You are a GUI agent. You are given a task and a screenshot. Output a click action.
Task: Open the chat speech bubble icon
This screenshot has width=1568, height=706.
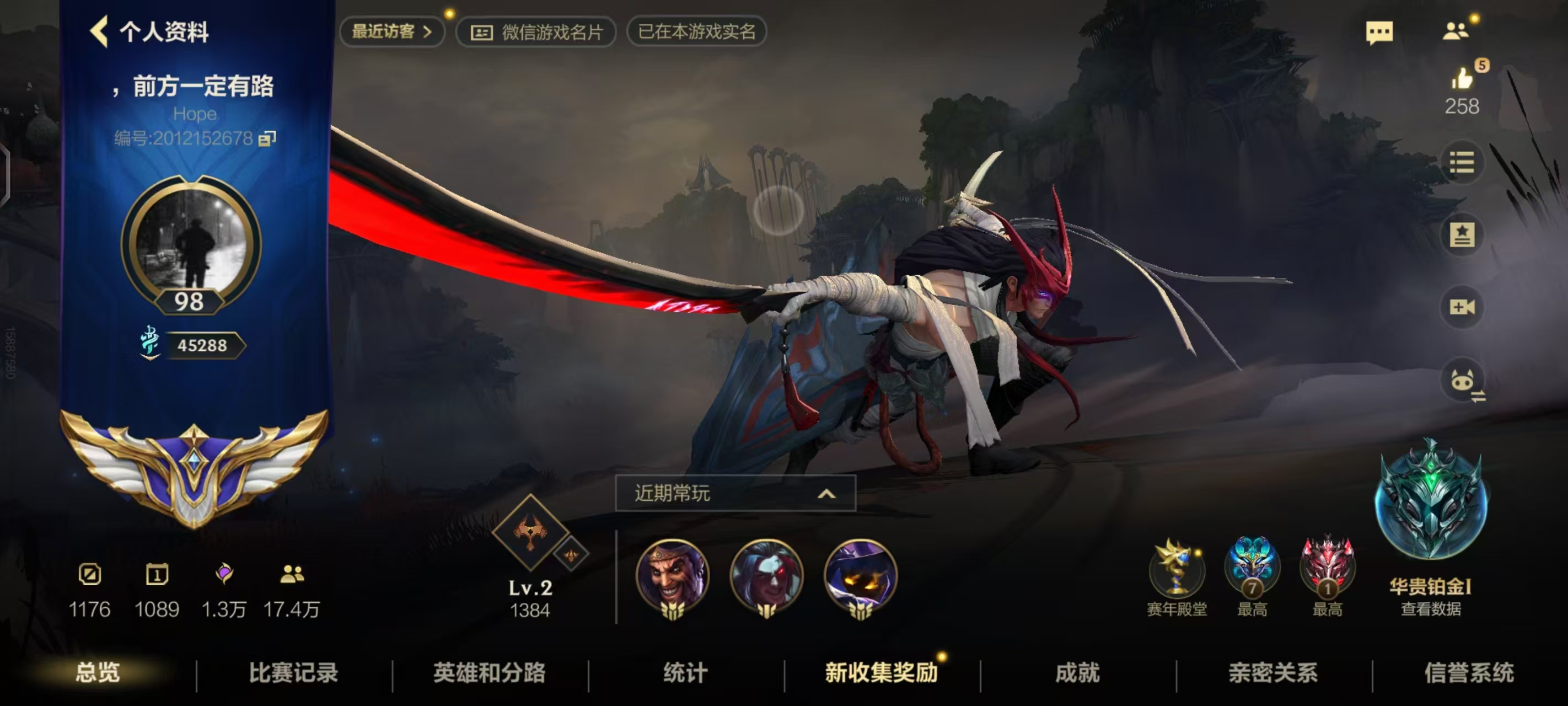[1379, 31]
